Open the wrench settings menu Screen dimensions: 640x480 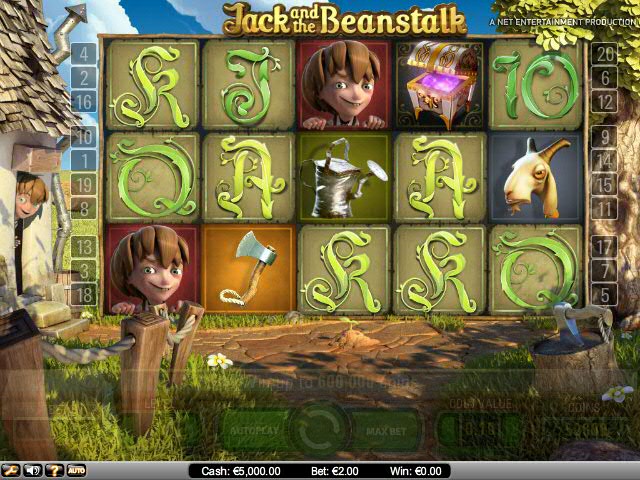tap(11, 470)
